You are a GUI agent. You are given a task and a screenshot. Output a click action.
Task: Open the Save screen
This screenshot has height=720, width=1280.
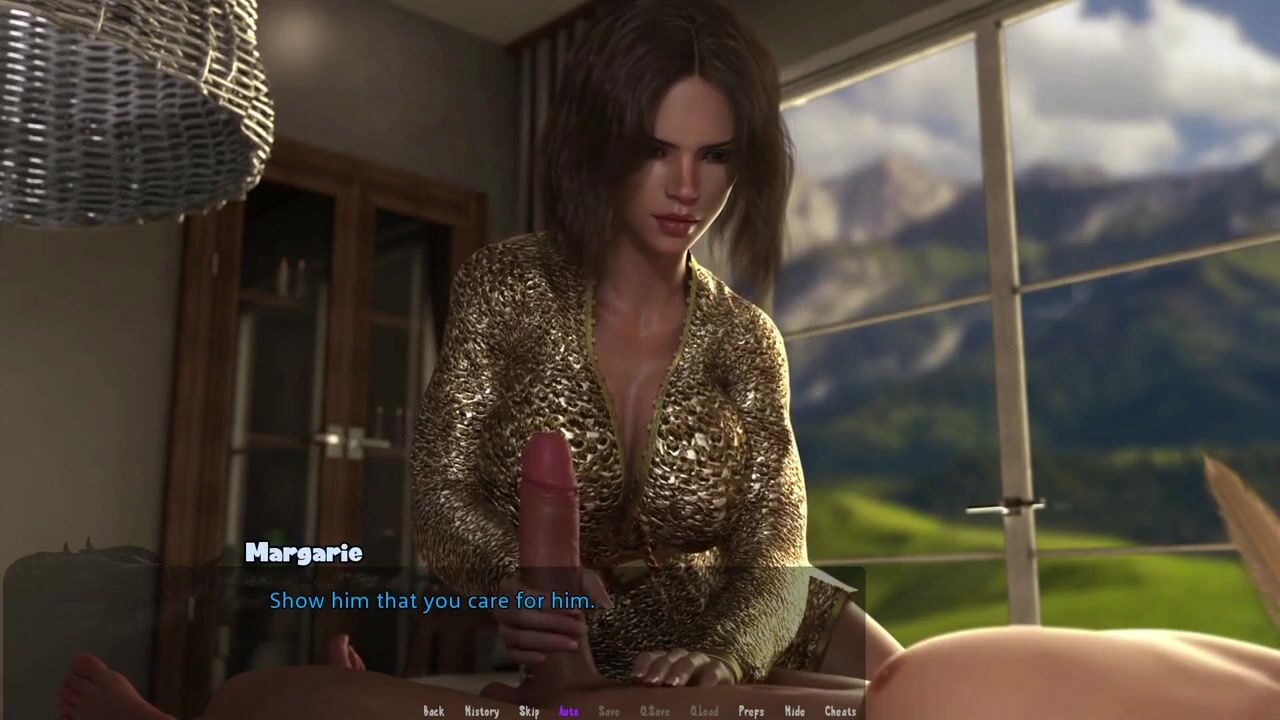tap(608, 711)
